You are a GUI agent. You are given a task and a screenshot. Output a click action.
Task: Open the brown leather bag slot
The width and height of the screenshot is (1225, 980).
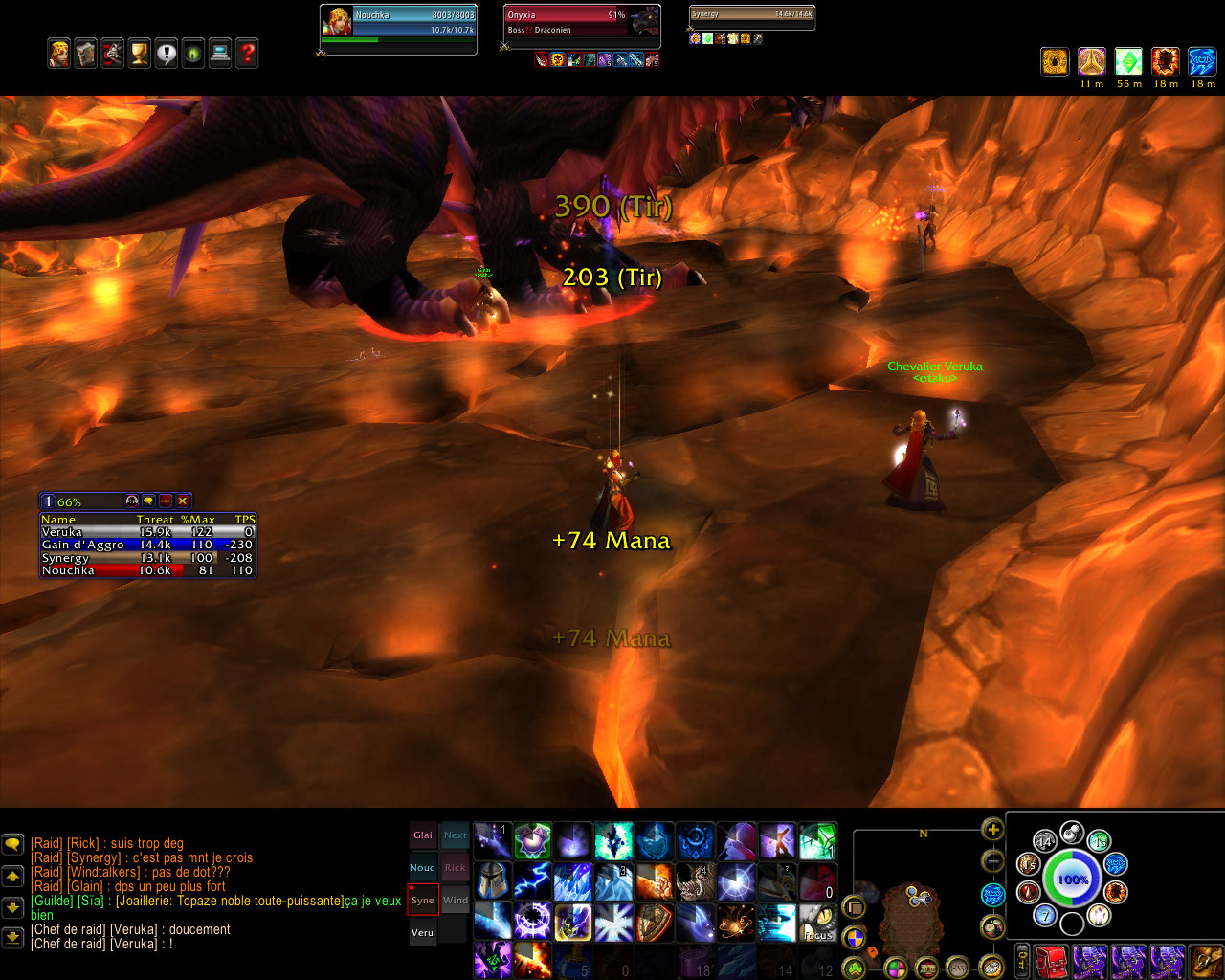(1204, 960)
